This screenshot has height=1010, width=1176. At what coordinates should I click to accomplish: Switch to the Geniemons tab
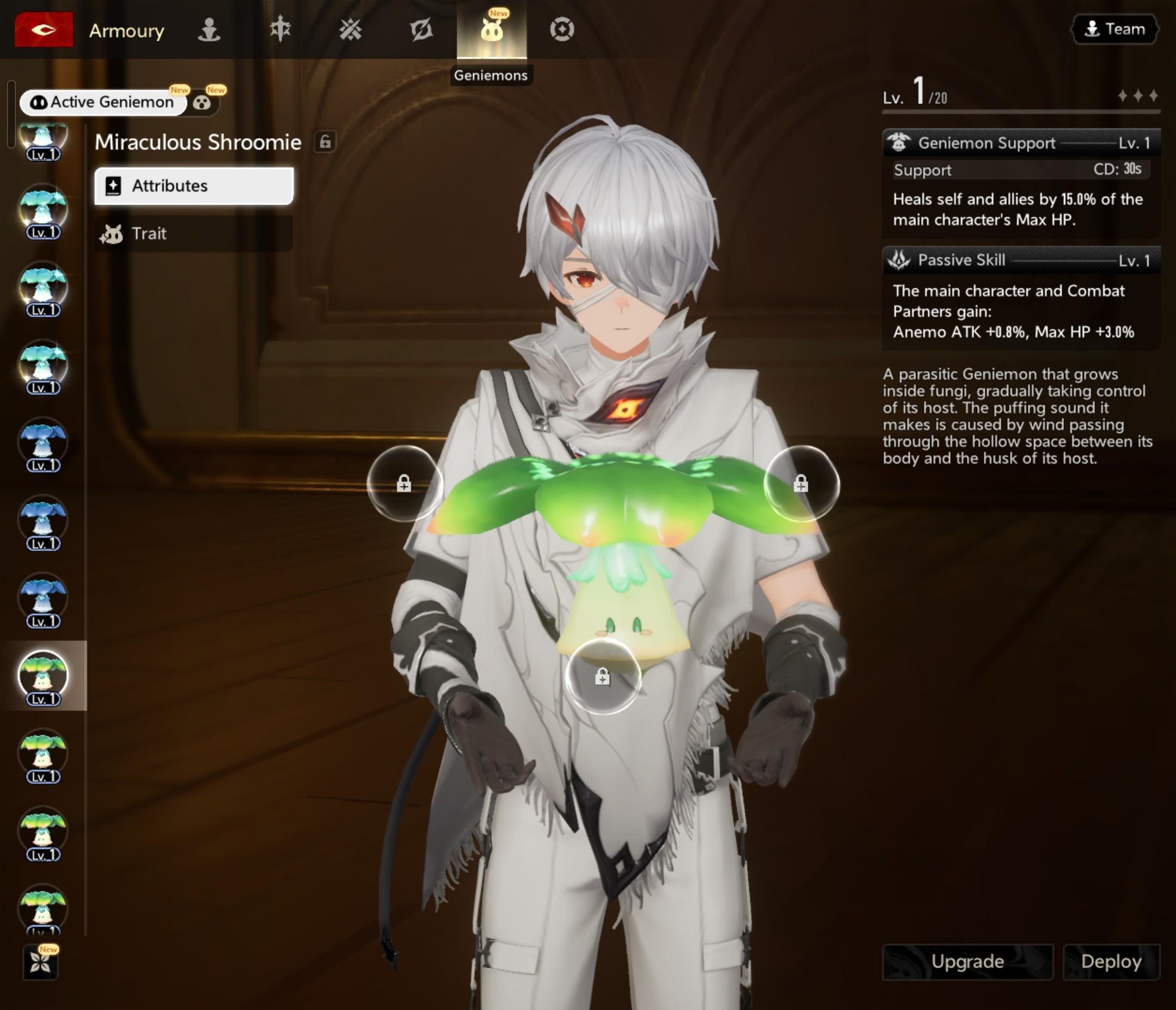492,30
